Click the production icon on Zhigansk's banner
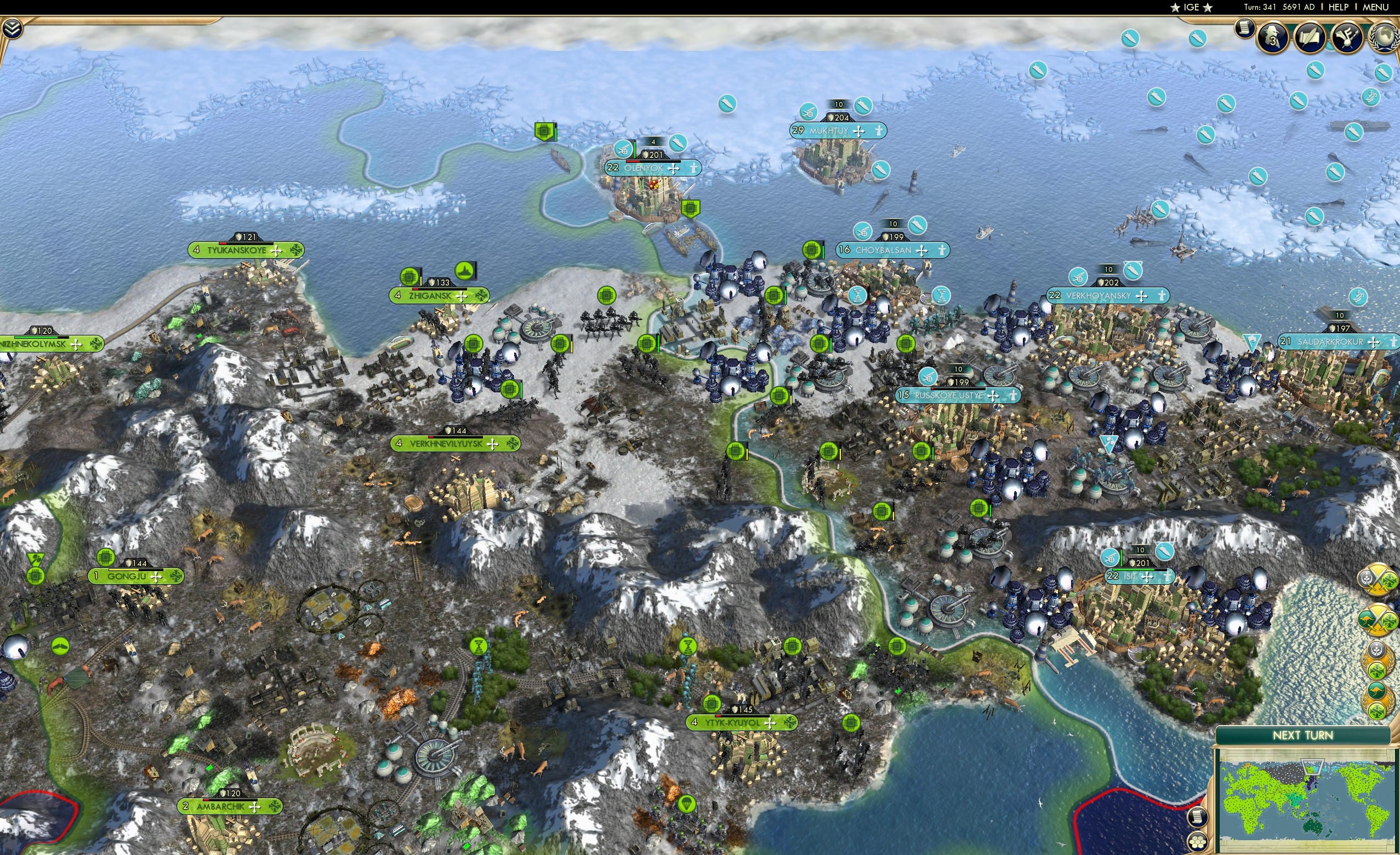Image resolution: width=1400 pixels, height=855 pixels. (x=408, y=276)
